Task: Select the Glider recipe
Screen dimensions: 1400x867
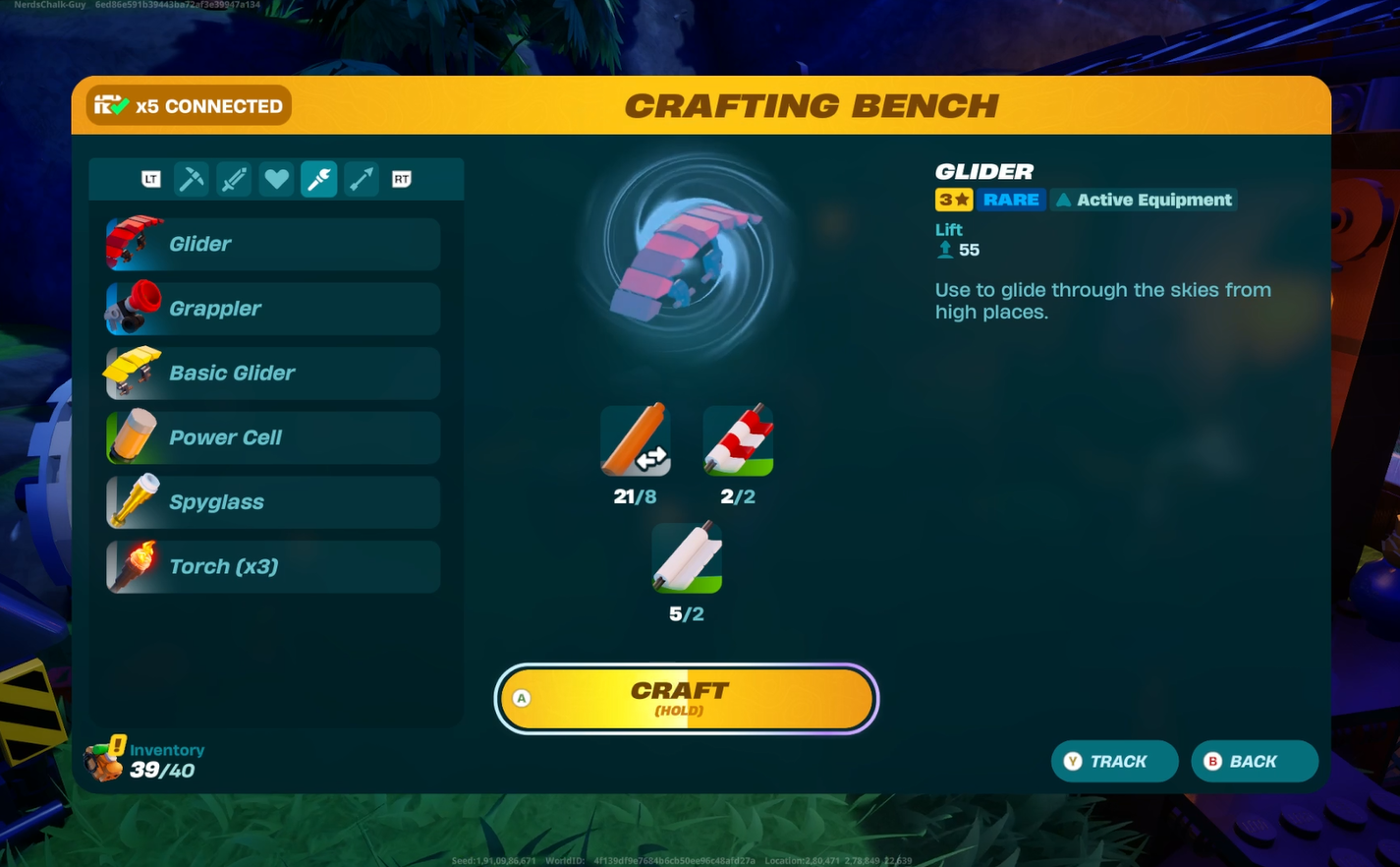Action: (x=273, y=244)
